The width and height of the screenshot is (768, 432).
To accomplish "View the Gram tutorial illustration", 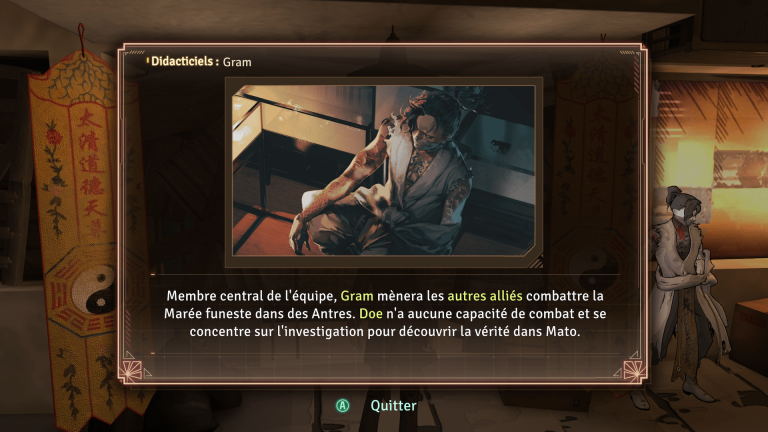I will [x=384, y=171].
